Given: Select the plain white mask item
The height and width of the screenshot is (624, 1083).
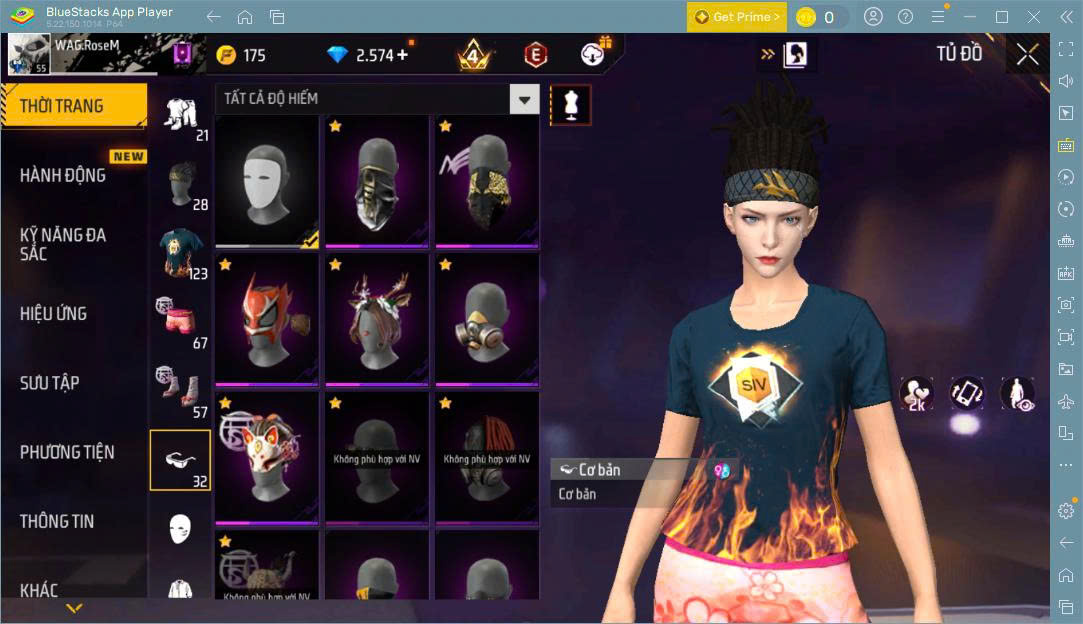Looking at the screenshot, I should pyautogui.click(x=267, y=181).
